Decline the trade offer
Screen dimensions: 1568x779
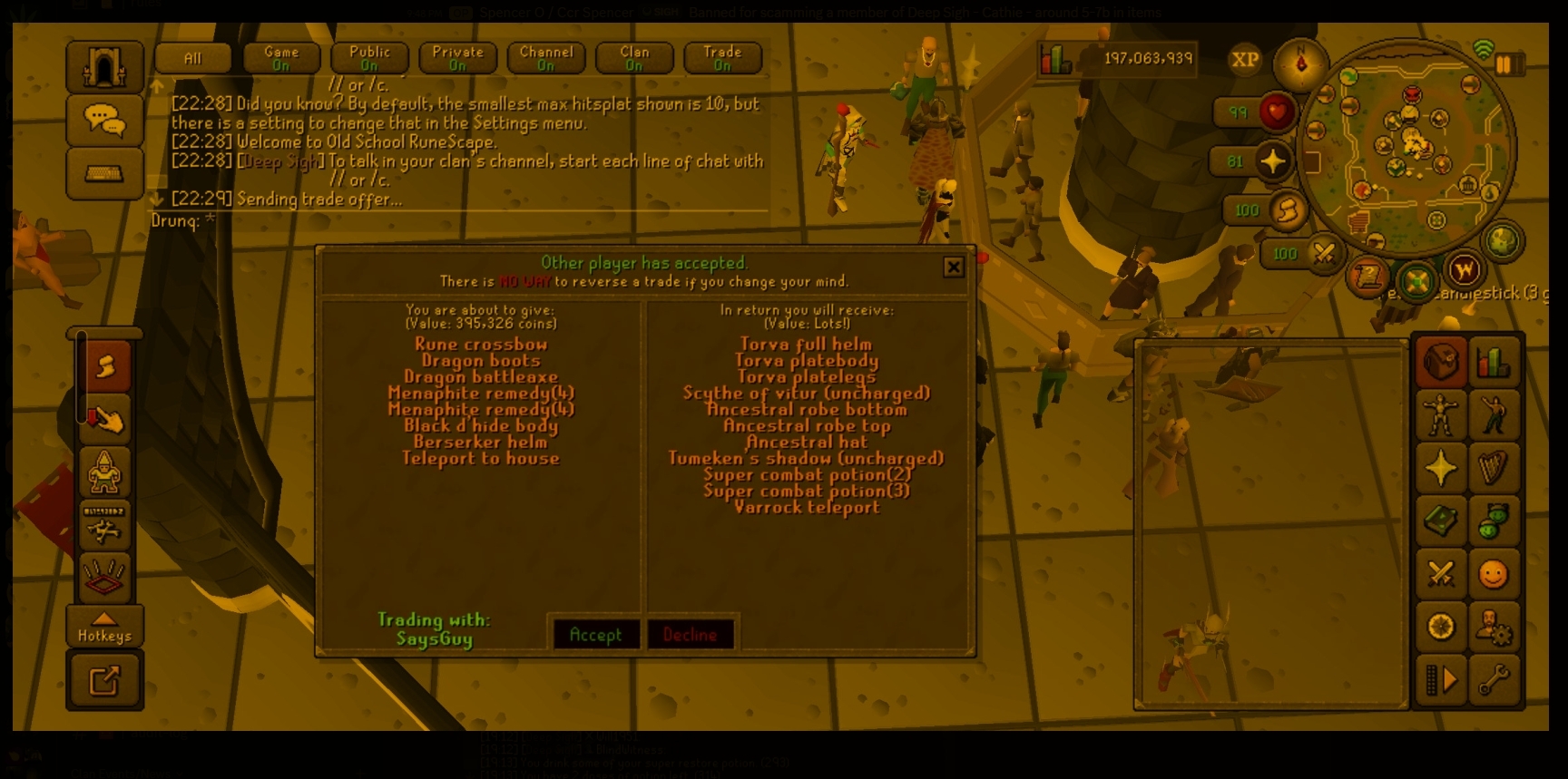coord(690,634)
